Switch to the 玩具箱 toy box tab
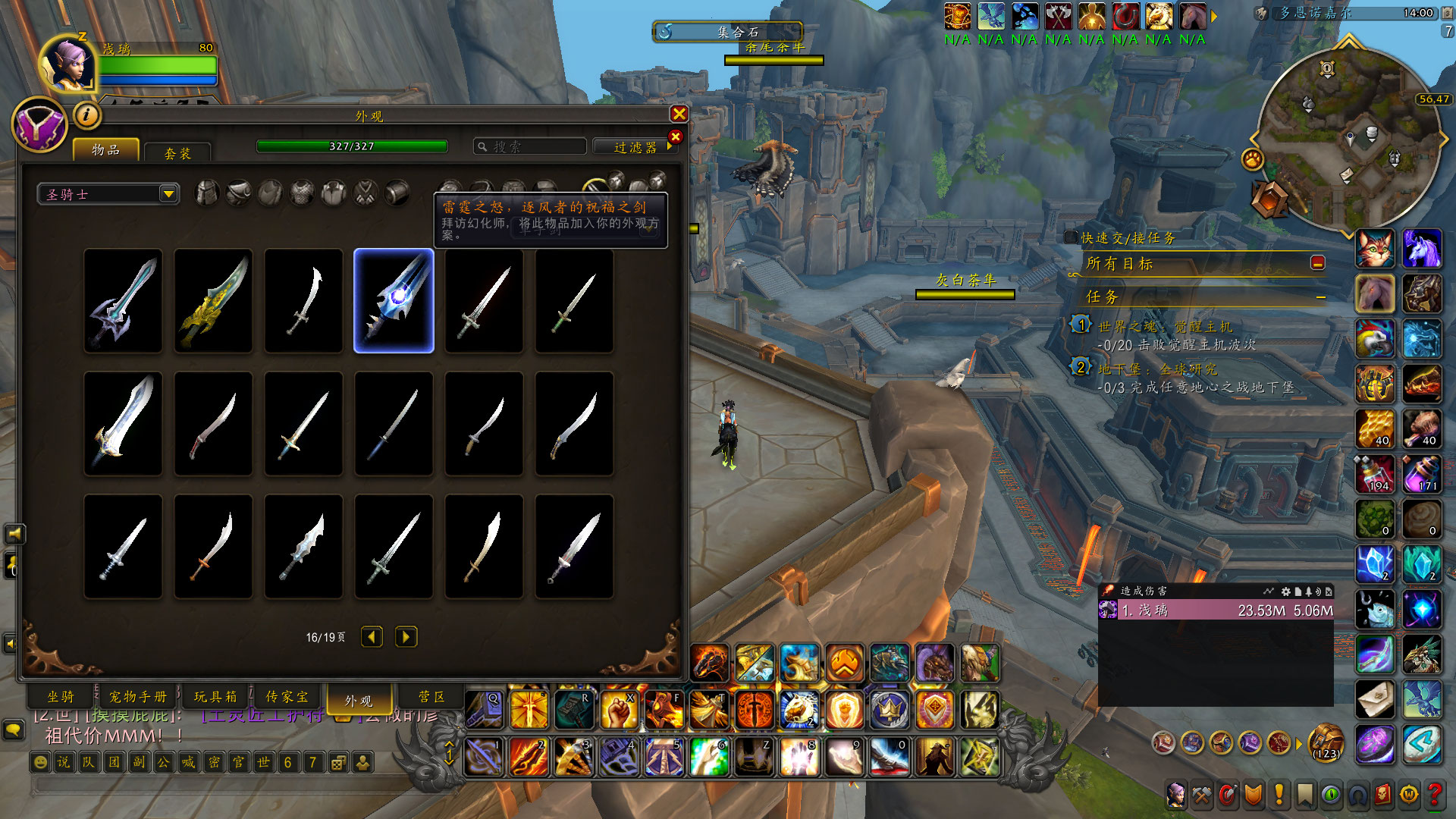1456x819 pixels. pyautogui.click(x=215, y=696)
